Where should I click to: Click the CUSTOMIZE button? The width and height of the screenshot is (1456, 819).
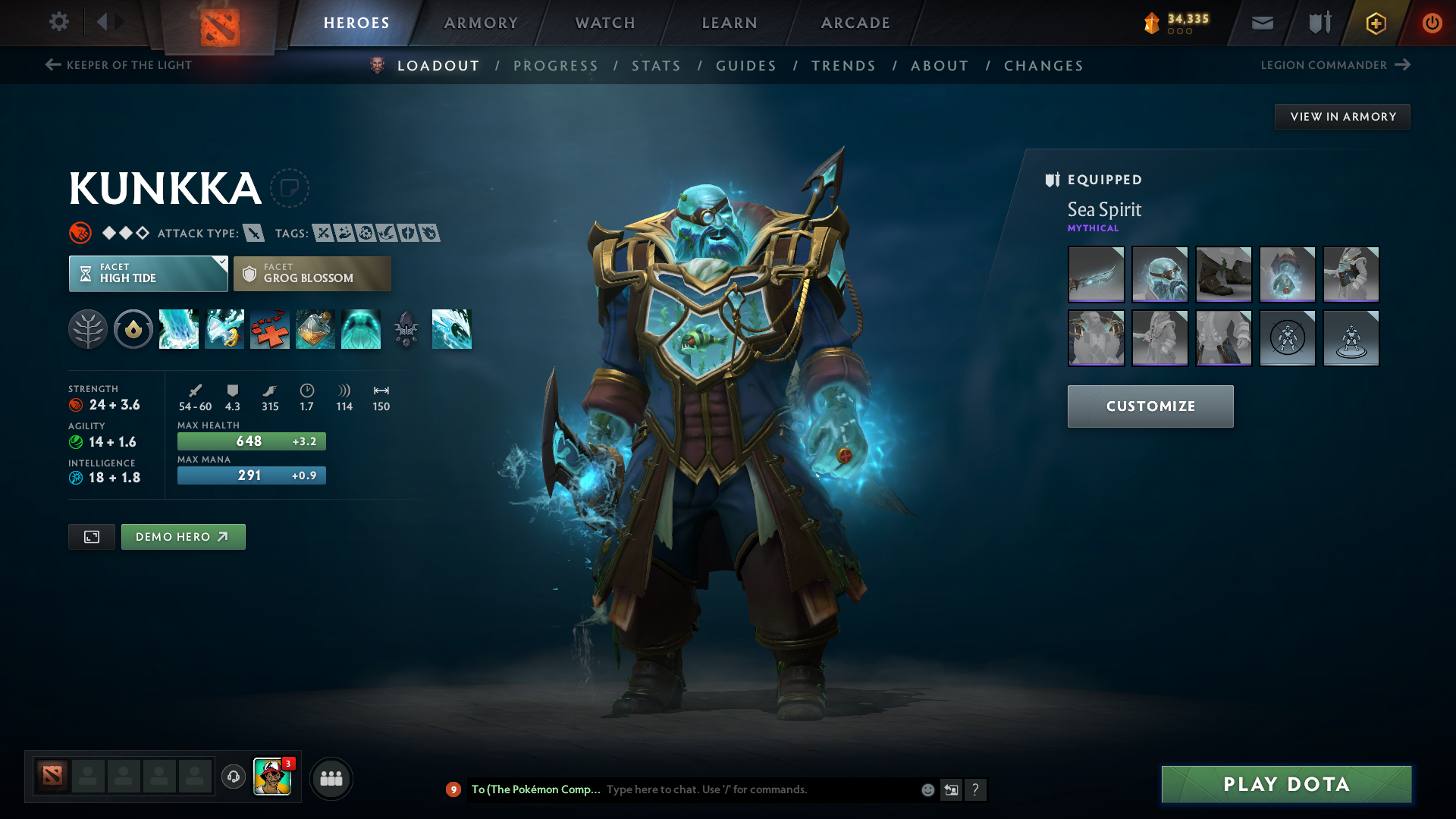point(1150,406)
